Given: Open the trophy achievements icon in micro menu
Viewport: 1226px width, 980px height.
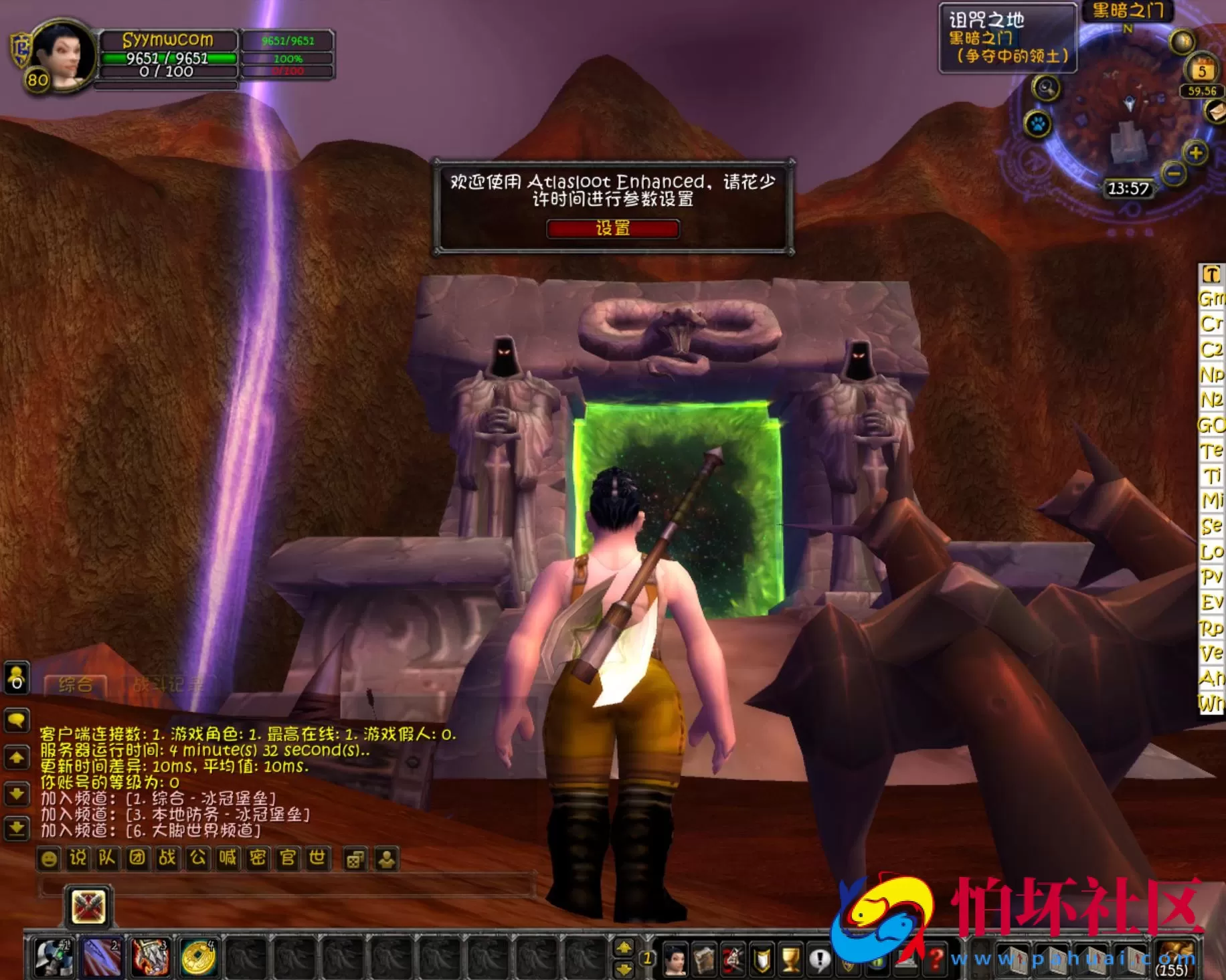Looking at the screenshot, I should 792,959.
